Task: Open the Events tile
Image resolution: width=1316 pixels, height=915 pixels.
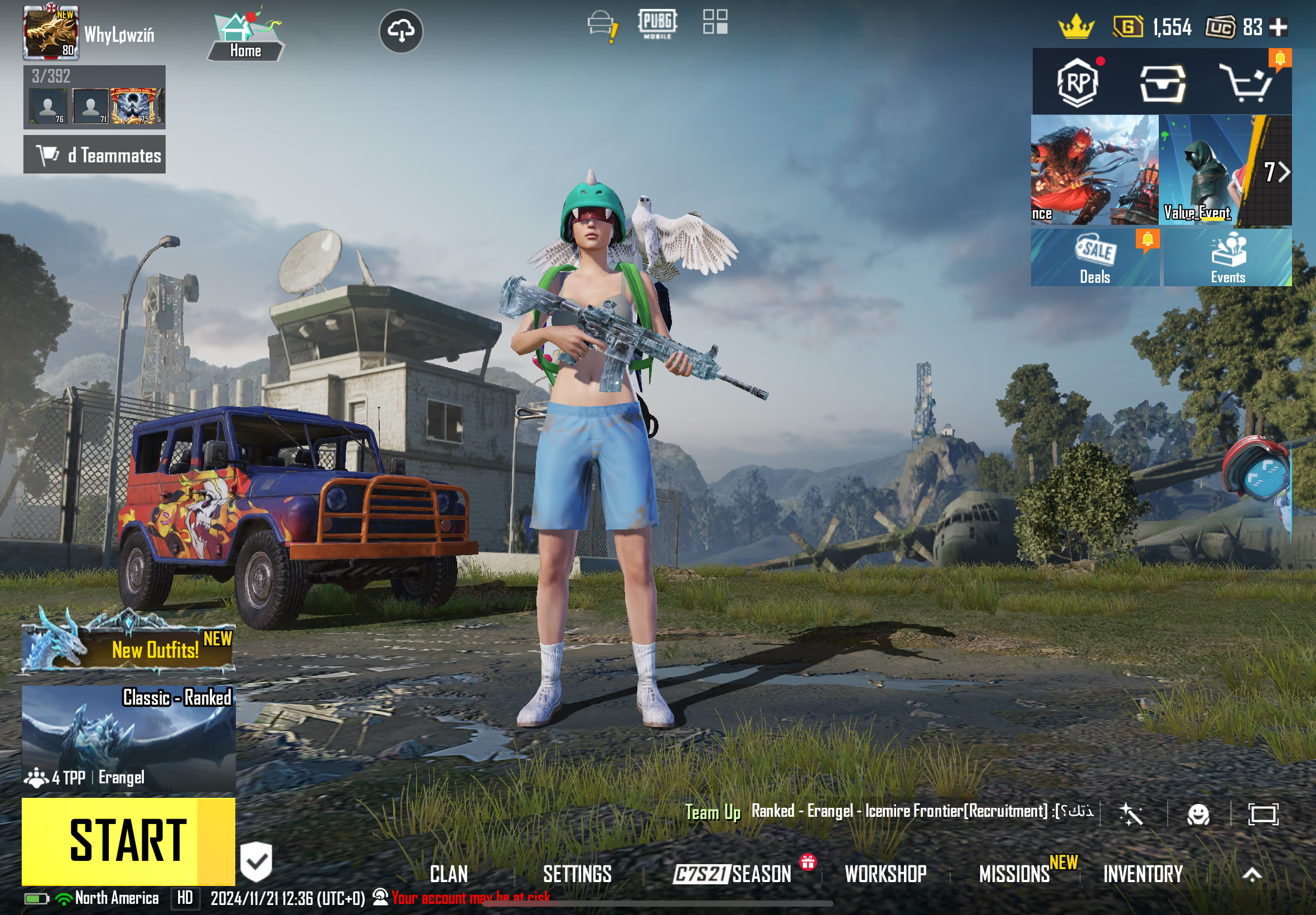Action: coord(1228,257)
